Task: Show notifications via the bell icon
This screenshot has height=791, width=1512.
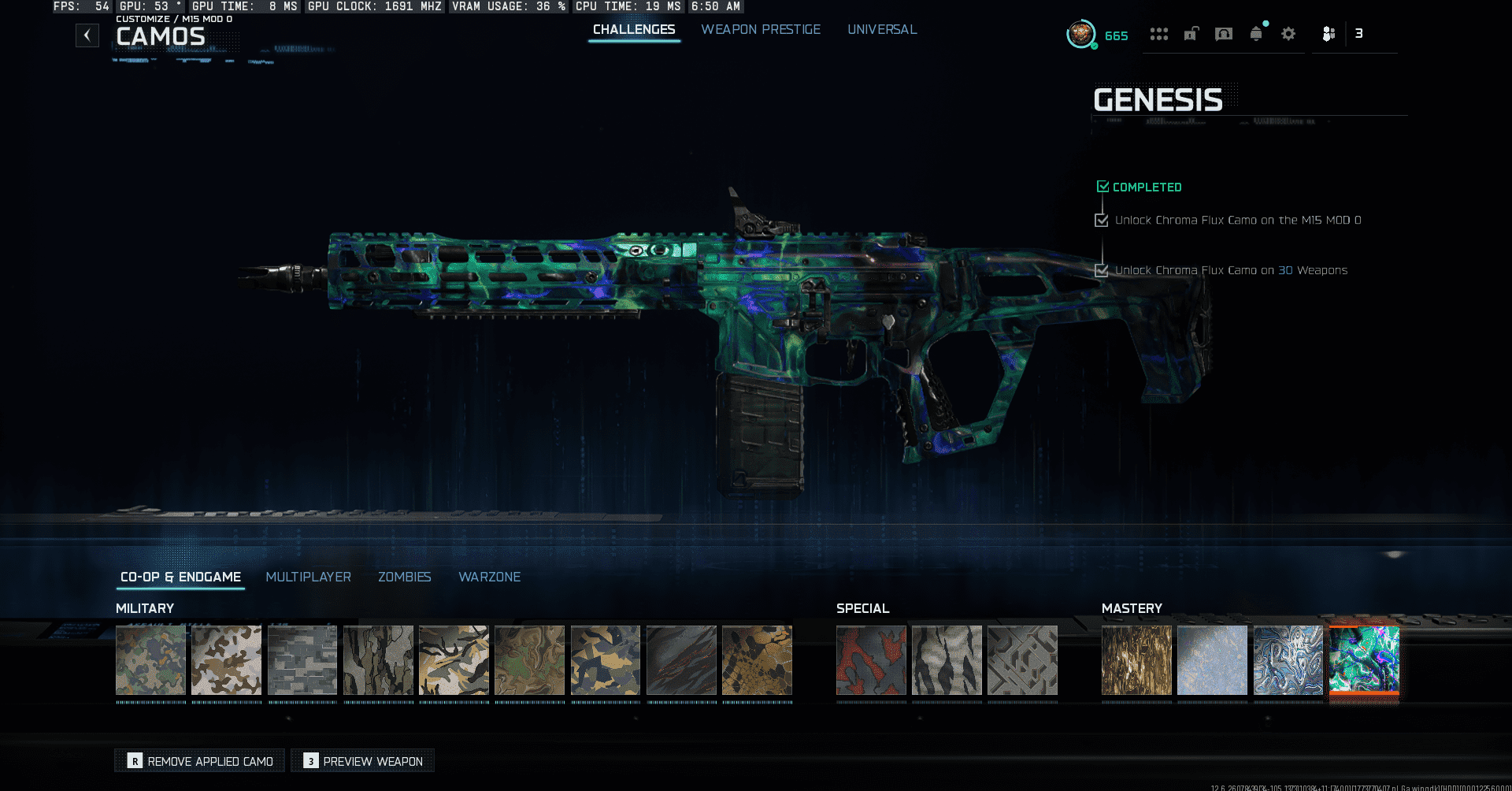Action: (1256, 34)
